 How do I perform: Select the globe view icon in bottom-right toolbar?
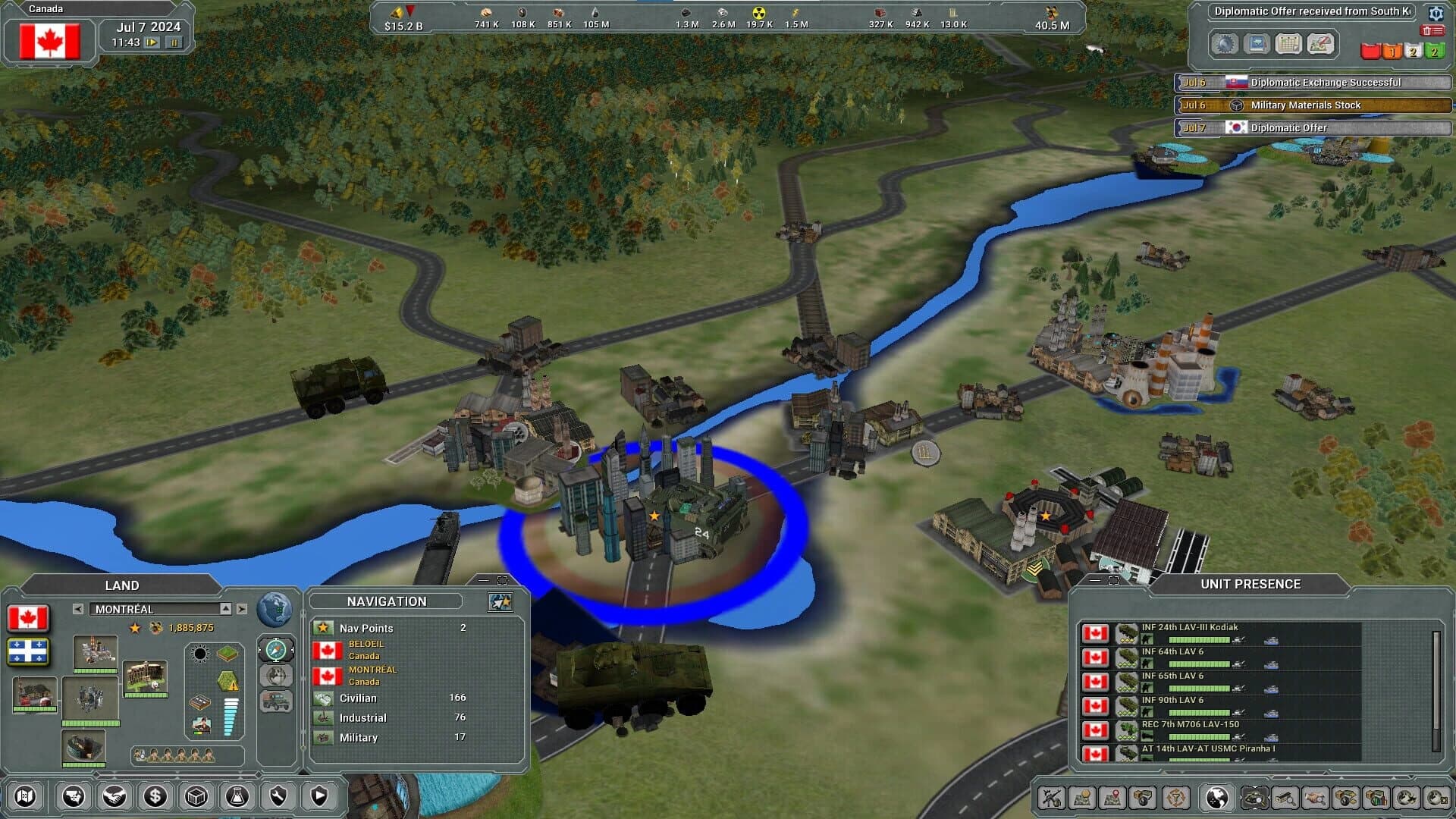(1216, 799)
